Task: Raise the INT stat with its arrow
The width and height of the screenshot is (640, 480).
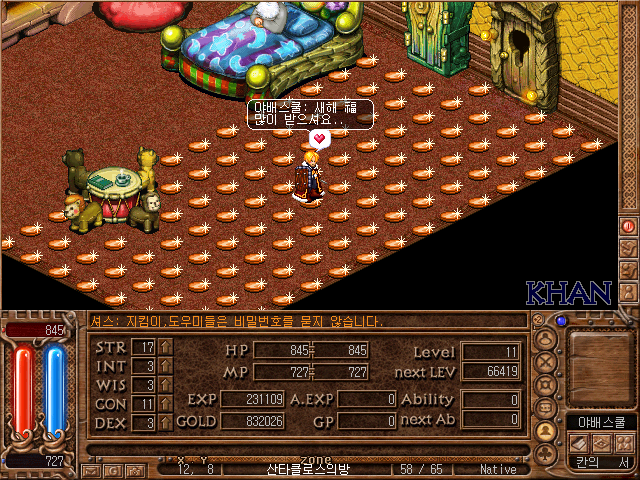Action: [x=166, y=366]
